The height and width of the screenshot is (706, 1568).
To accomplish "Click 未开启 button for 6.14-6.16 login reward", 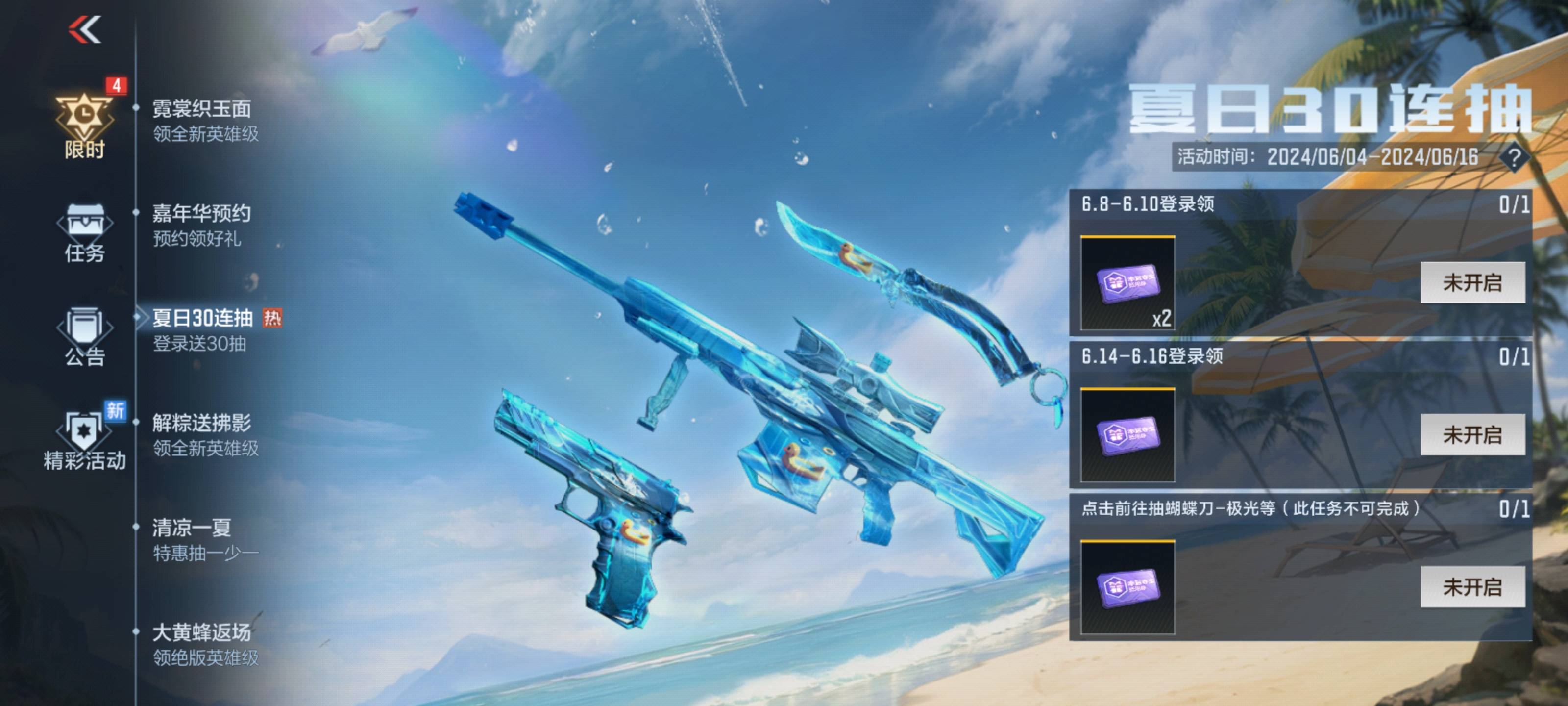I will point(1472,435).
